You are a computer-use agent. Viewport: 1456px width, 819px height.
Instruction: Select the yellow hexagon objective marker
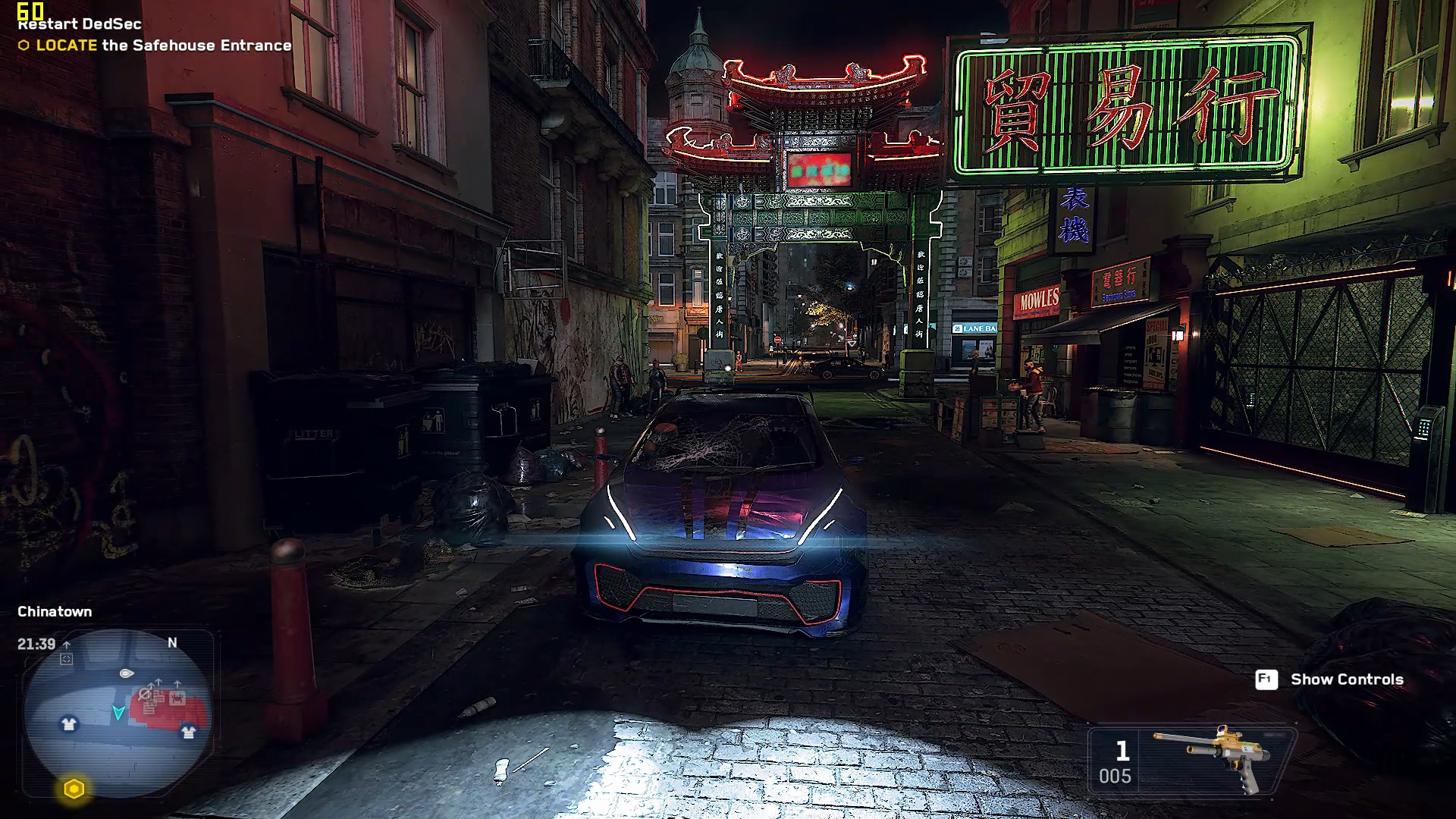click(x=74, y=789)
